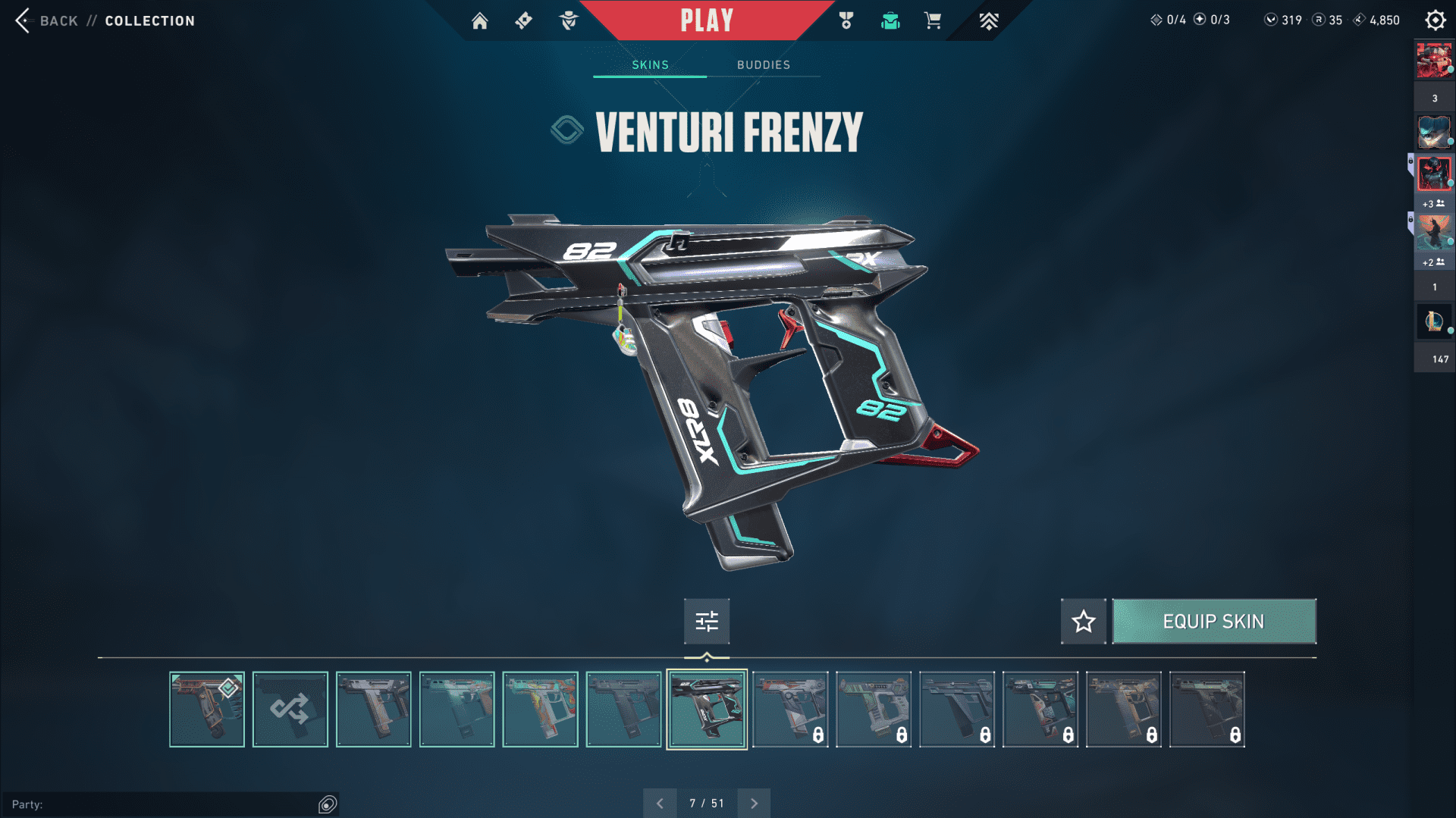This screenshot has width=1456, height=818.
Task: Open the settings gear
Action: click(1435, 20)
